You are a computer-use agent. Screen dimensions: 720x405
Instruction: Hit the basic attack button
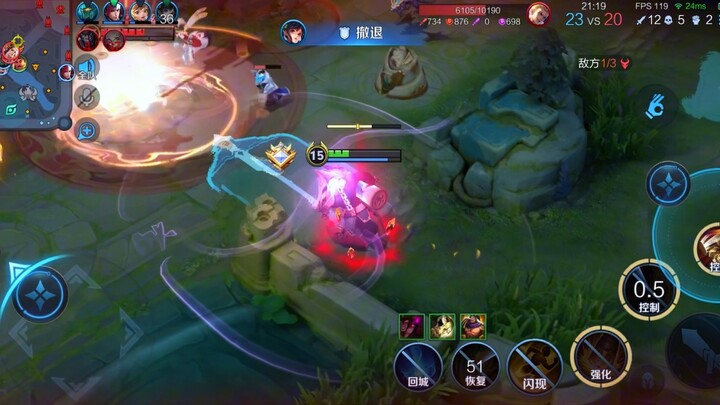coord(697,350)
